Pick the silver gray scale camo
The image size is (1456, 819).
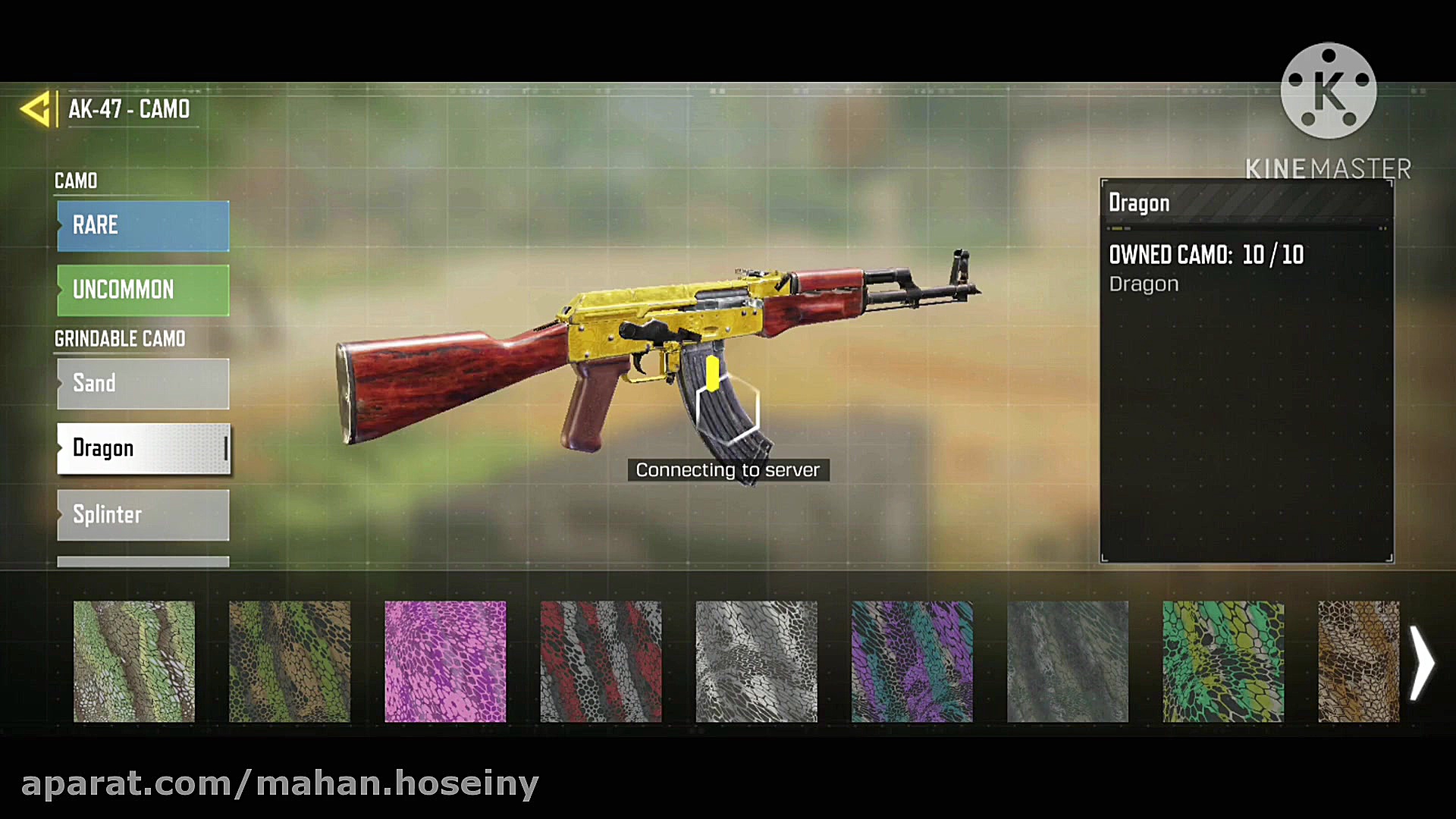point(756,661)
